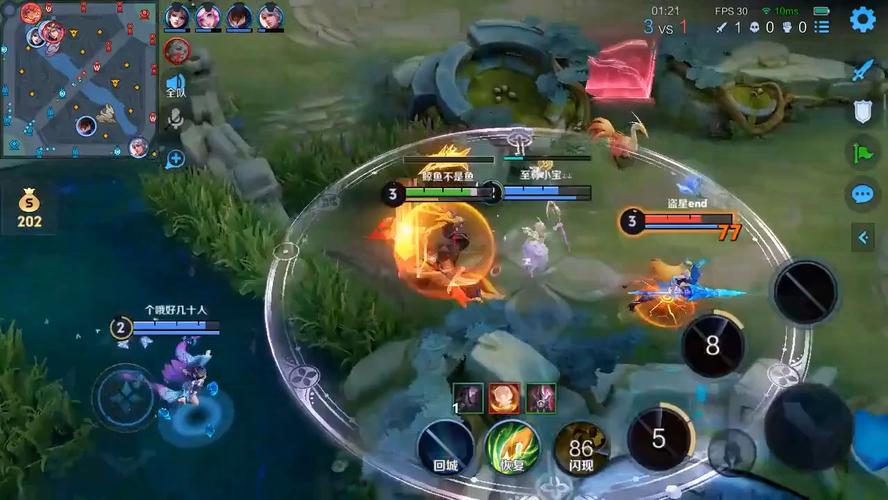The image size is (888, 500).
Task: Select the pink-haired teammate portrait
Action: pos(208,16)
